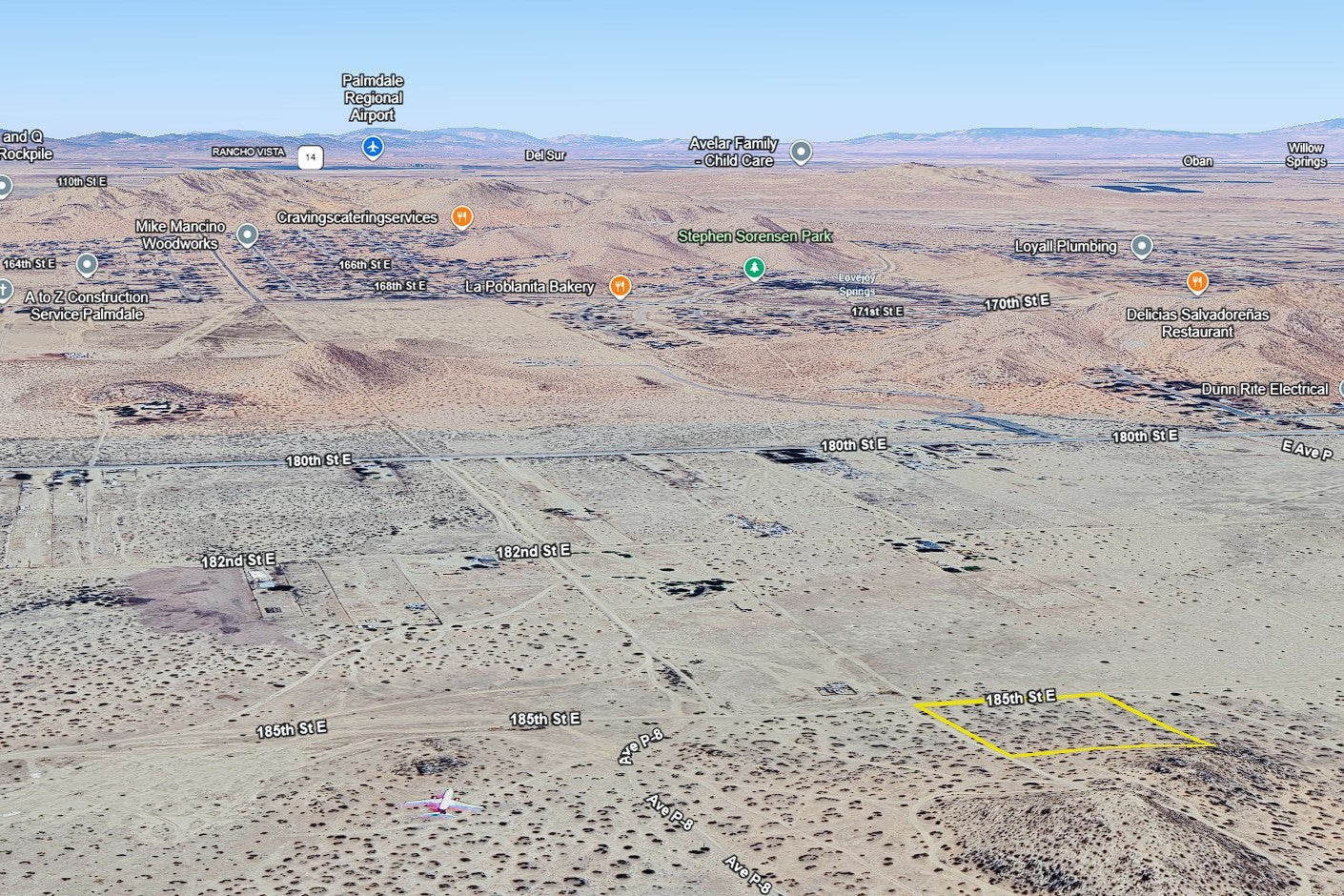Image resolution: width=1344 pixels, height=896 pixels.
Task: Open the Stephen Sorensen Park marker
Action: point(754,268)
